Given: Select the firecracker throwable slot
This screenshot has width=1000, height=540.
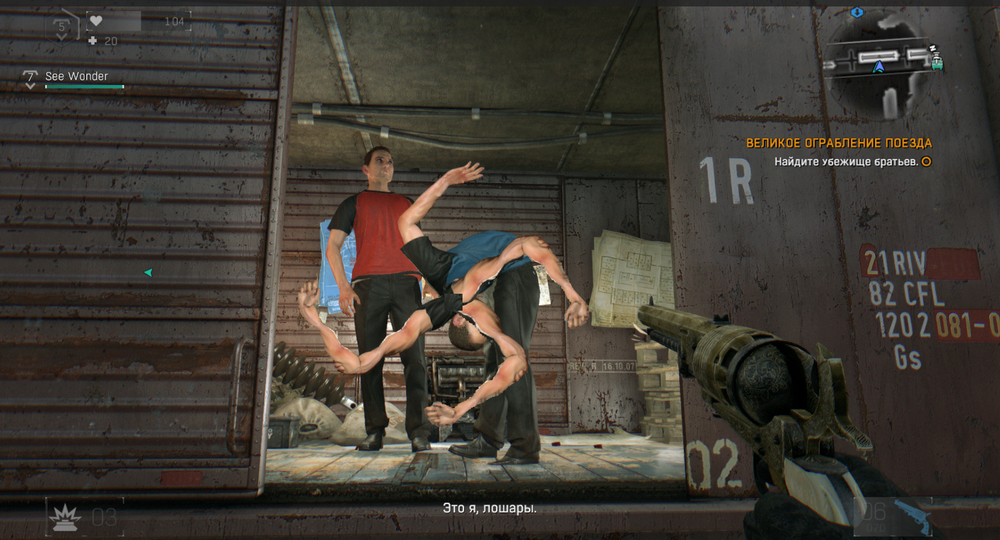Looking at the screenshot, I should coord(65,516).
